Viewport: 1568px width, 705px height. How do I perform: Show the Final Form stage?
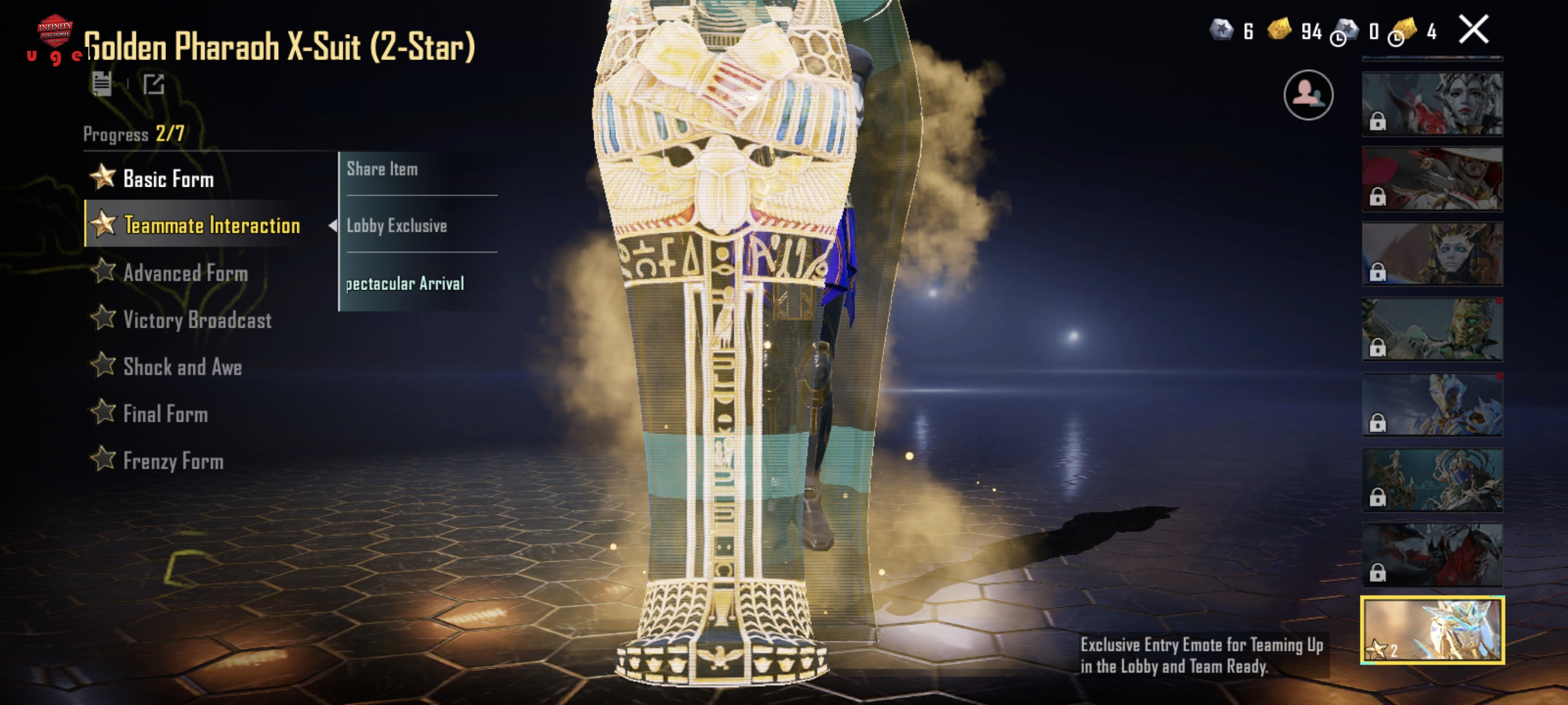point(165,414)
